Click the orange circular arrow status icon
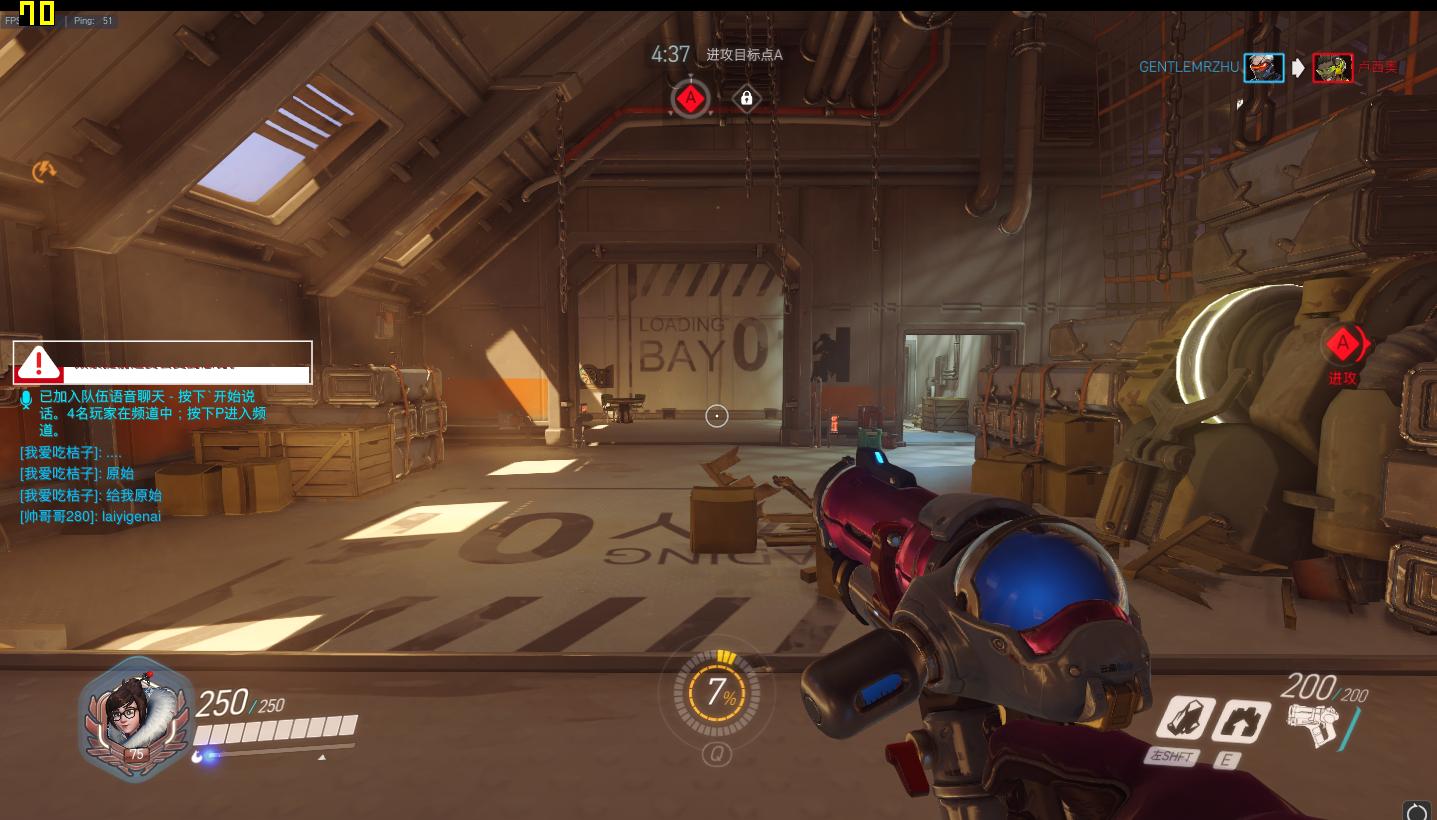The height and width of the screenshot is (820, 1437). click(x=43, y=172)
